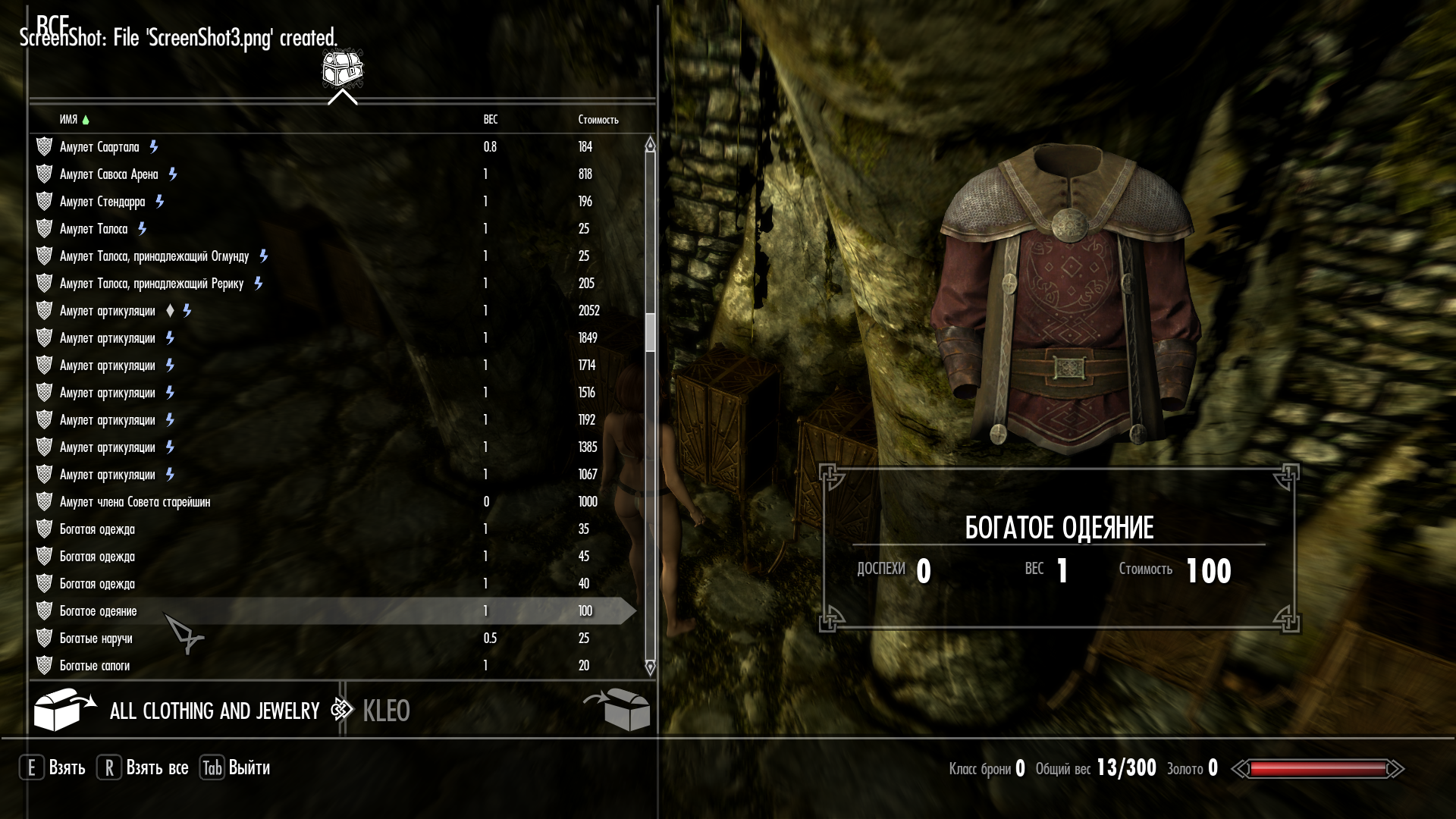This screenshot has width=1456, height=819.
Task: Sort items by Стоимость column header
Action: pos(598,120)
